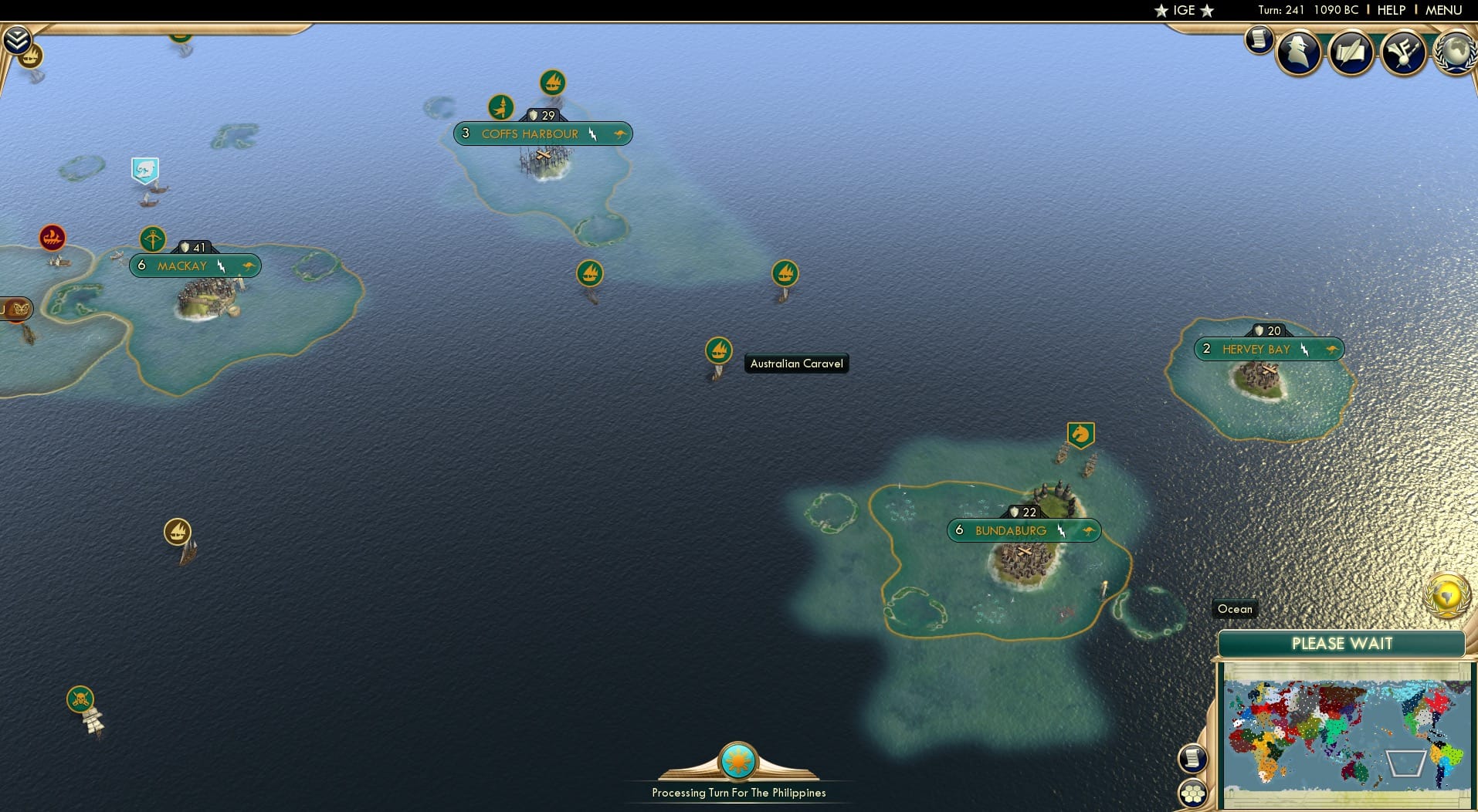
Task: Toggle strategic view with the hexagon icon
Action: coord(1194,791)
